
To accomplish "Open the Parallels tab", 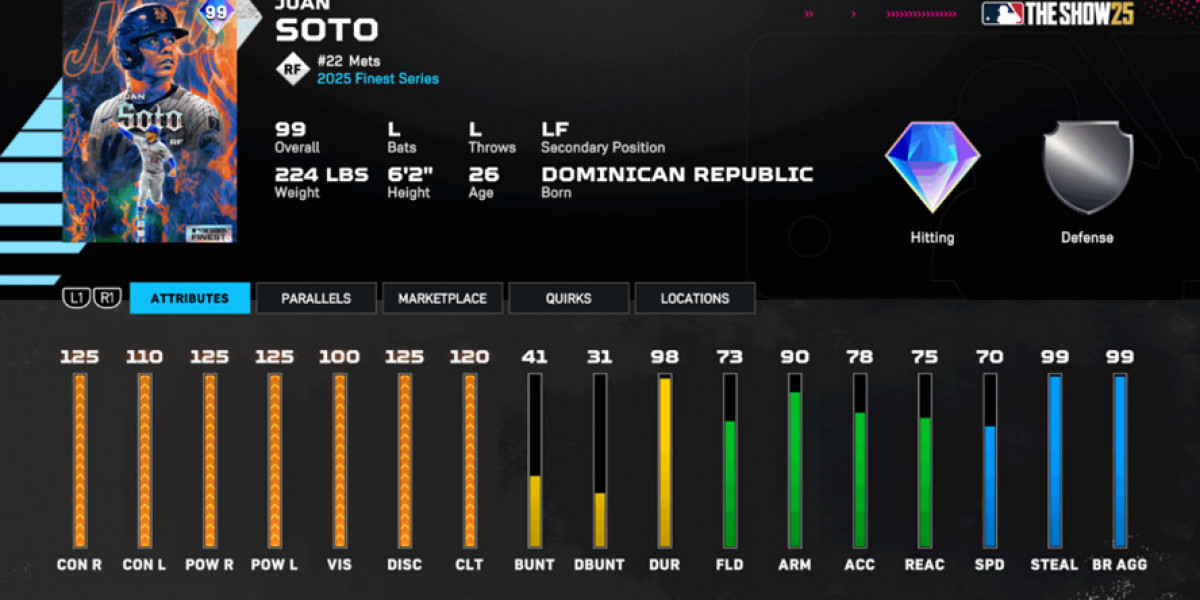I will [316, 298].
